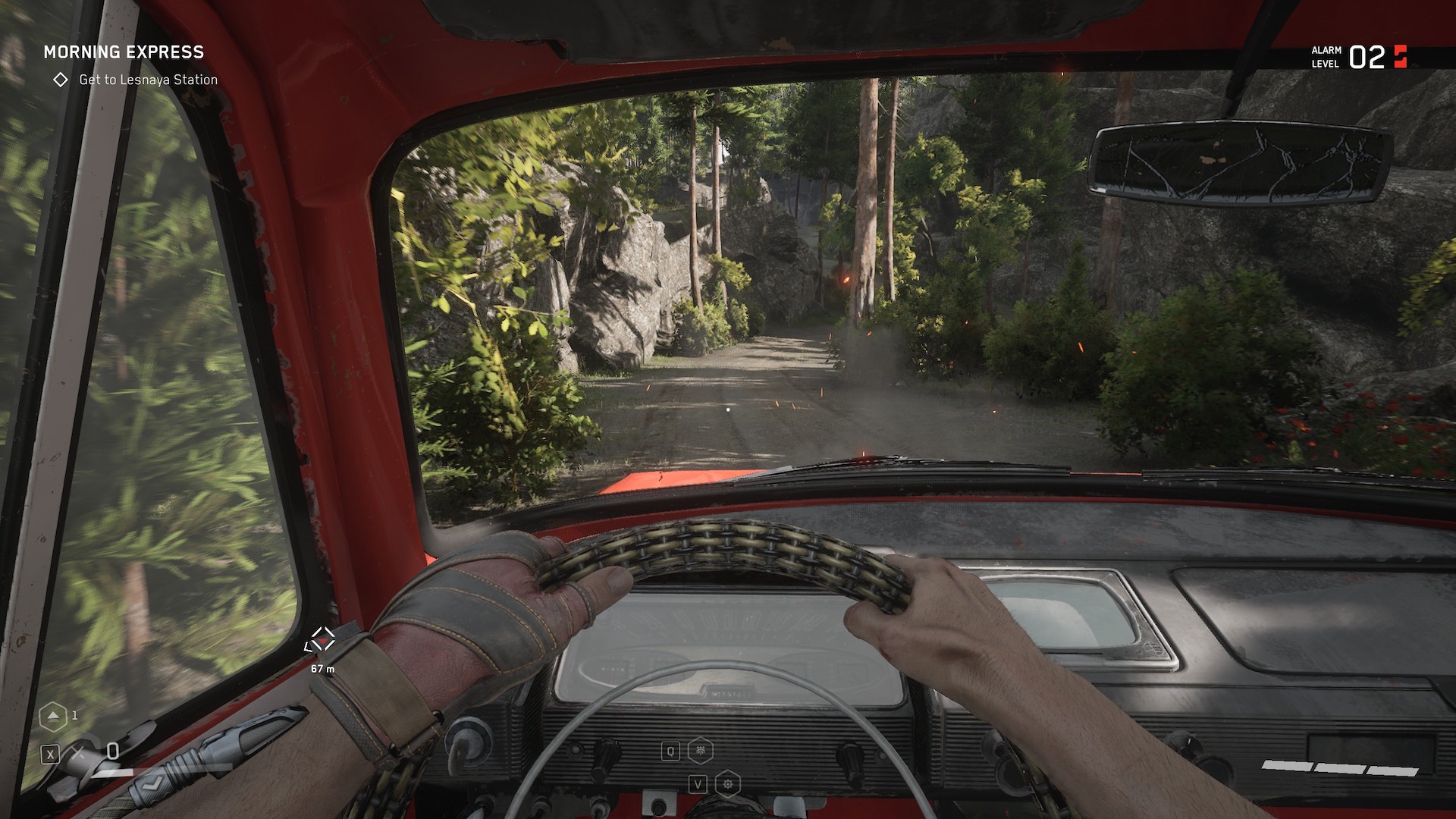Click the crossed-out weapon slot icon

pyautogui.click(x=78, y=753)
